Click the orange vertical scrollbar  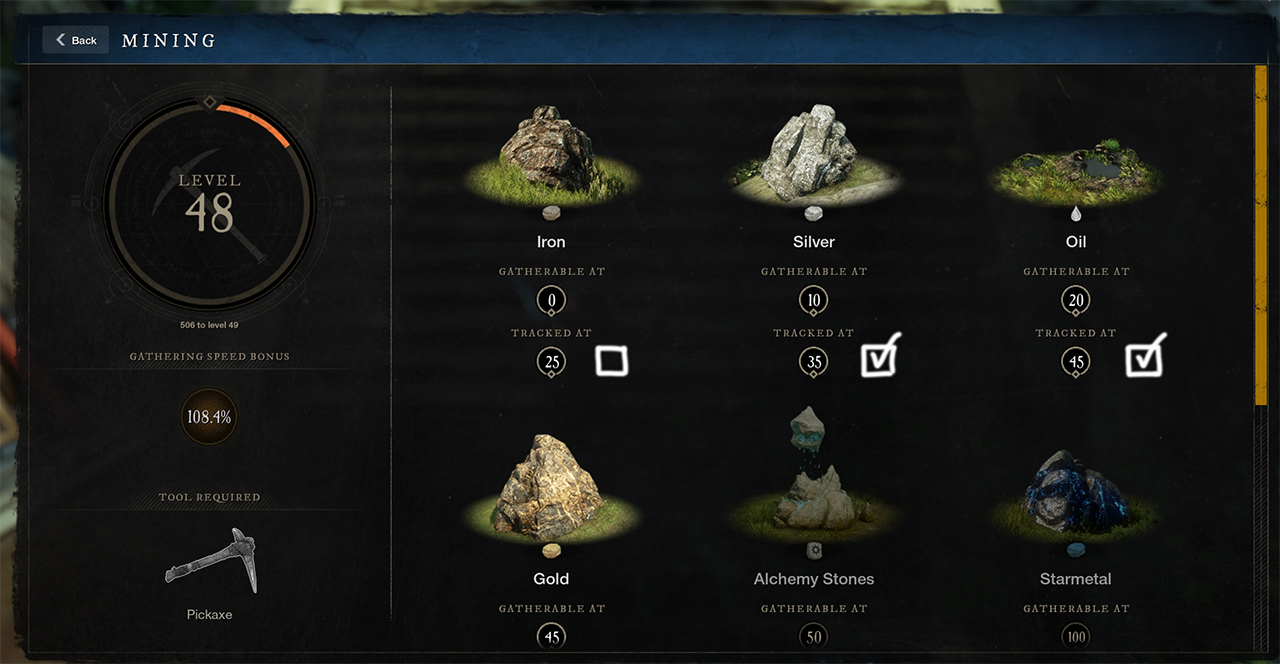[1261, 235]
